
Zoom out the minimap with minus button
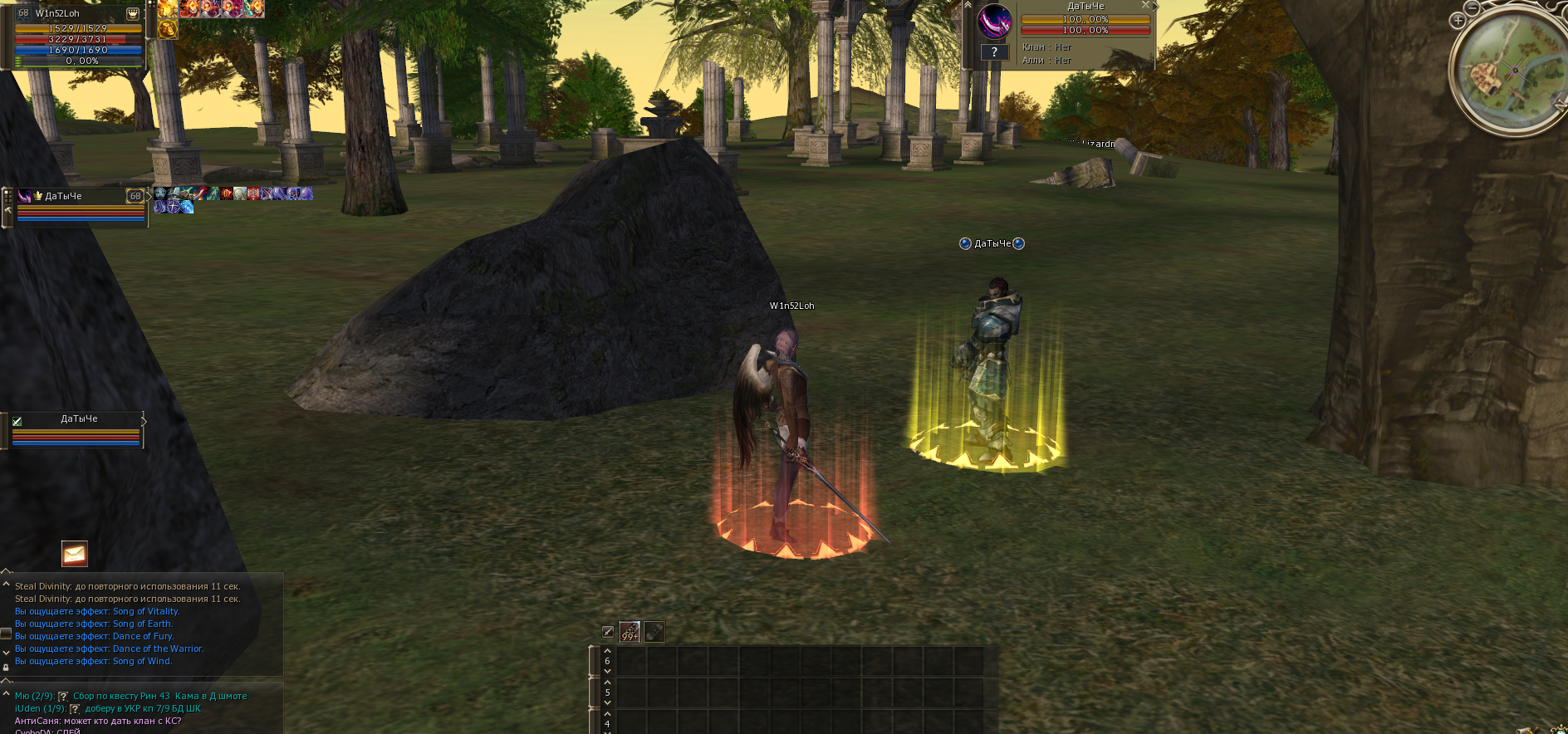[1472, 7]
